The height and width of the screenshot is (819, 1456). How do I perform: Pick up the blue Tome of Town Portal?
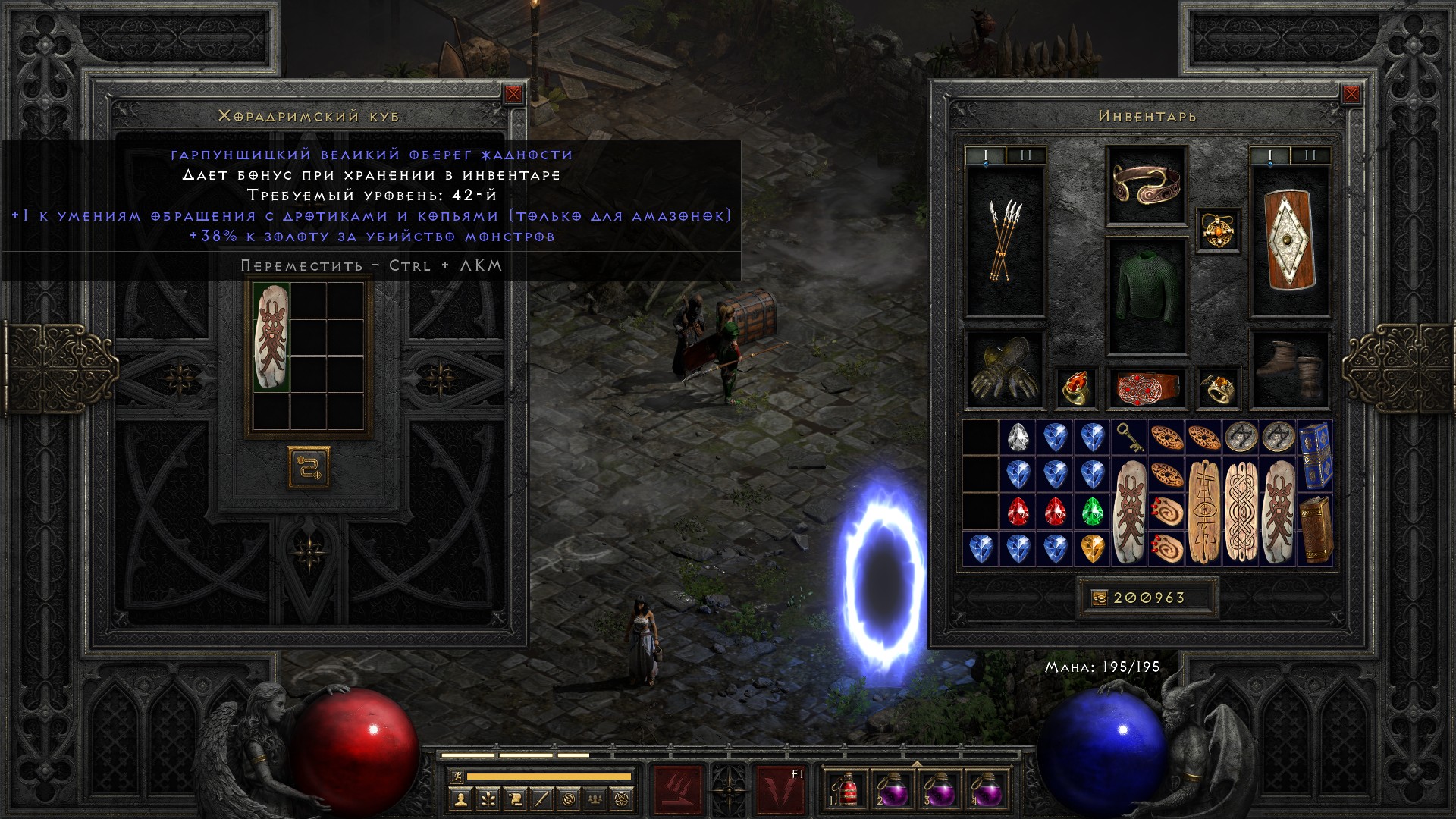click(1314, 455)
